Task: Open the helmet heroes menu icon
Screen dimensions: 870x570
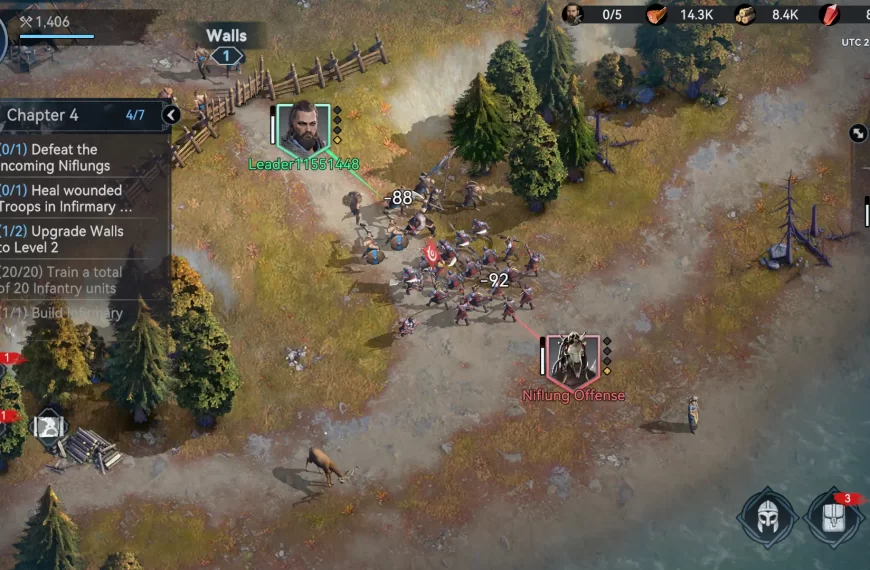Action: click(767, 517)
